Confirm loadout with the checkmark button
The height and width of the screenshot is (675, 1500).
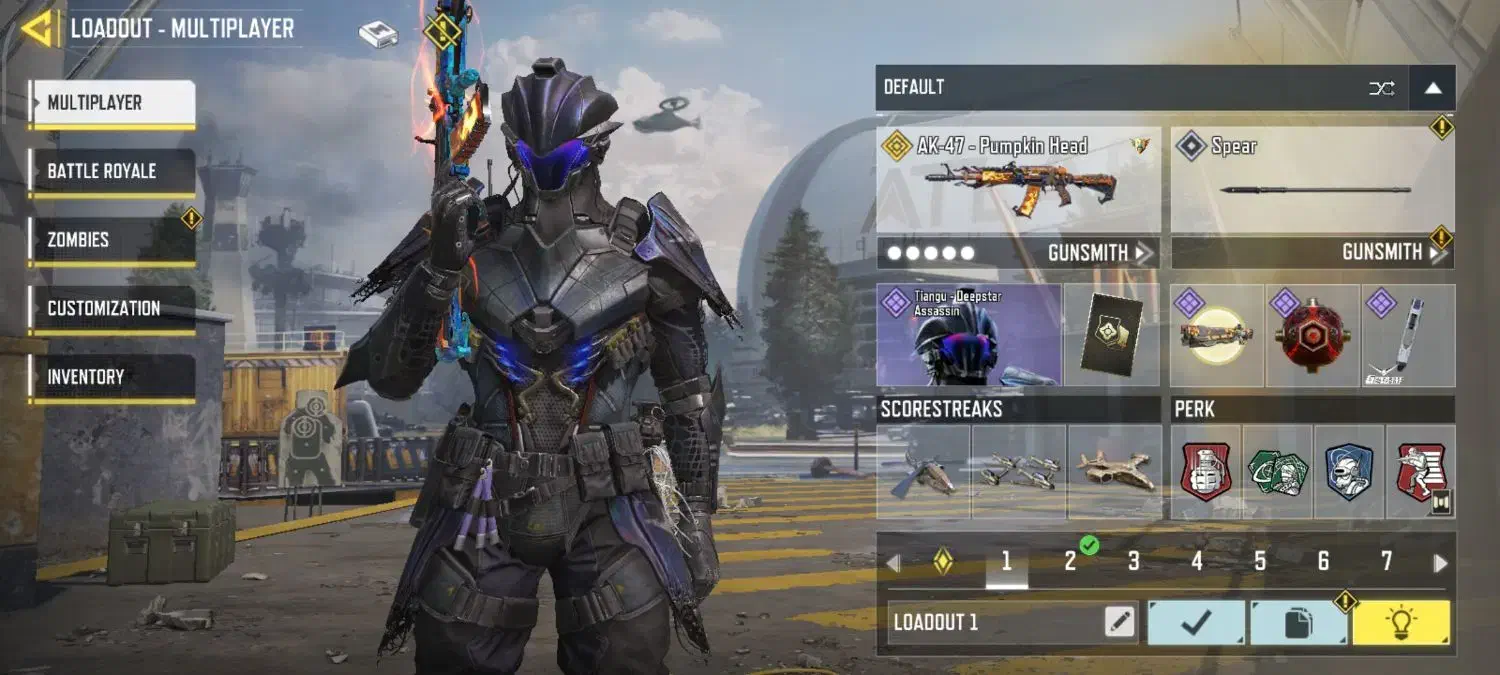click(x=1196, y=622)
